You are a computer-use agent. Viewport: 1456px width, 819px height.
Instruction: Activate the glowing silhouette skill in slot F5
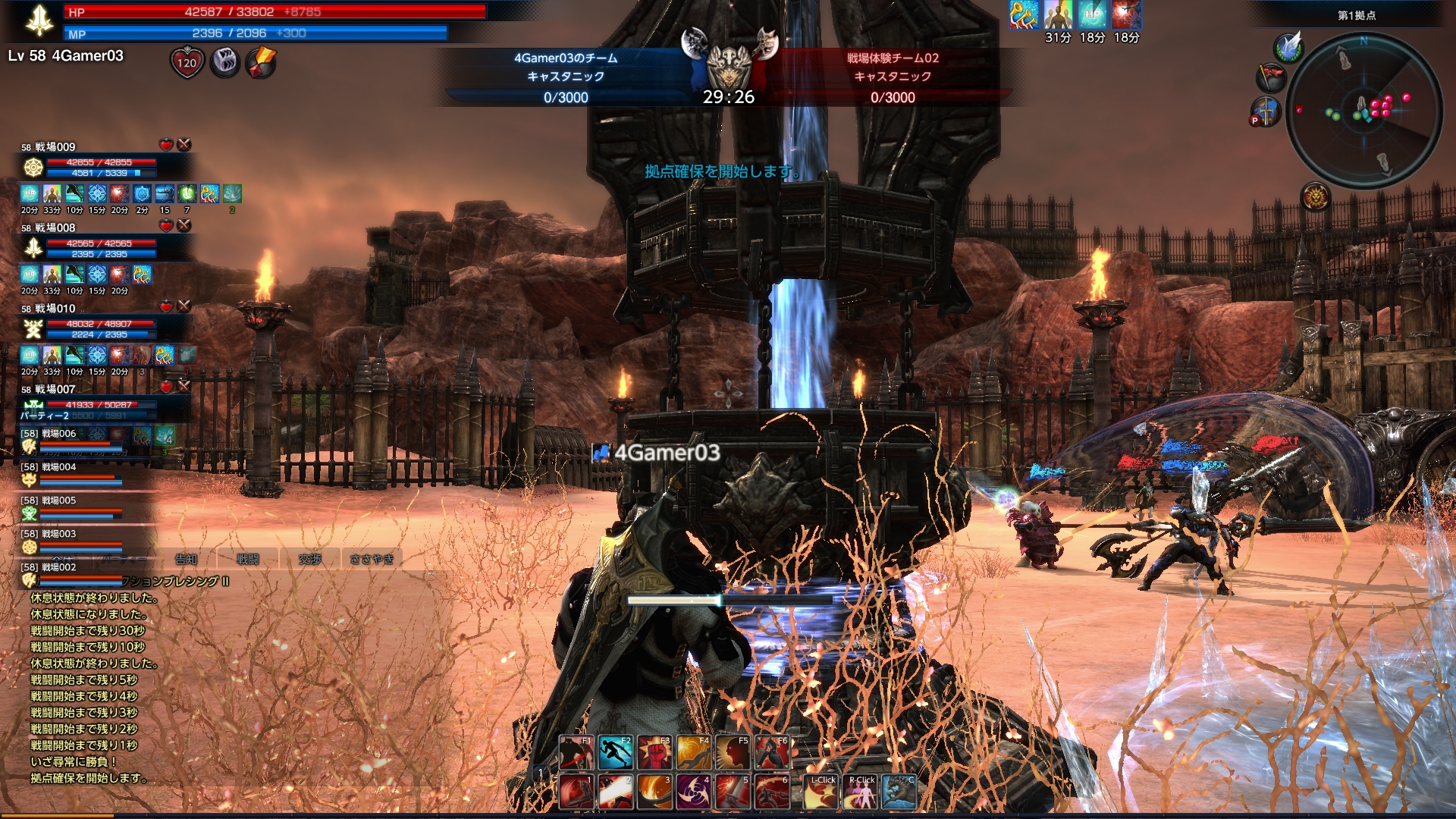coord(733,752)
